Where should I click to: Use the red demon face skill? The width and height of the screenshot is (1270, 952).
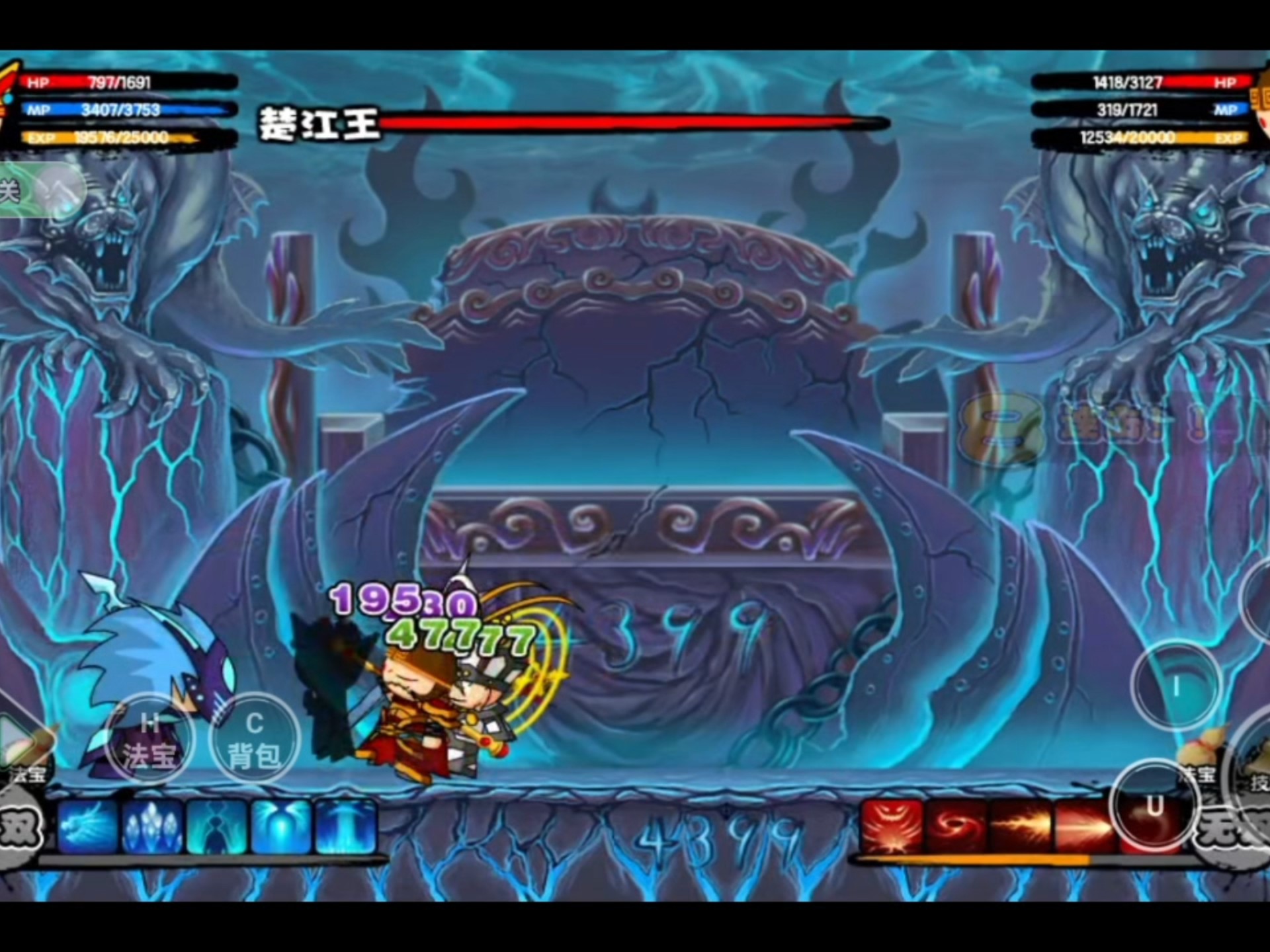pyautogui.click(x=892, y=826)
